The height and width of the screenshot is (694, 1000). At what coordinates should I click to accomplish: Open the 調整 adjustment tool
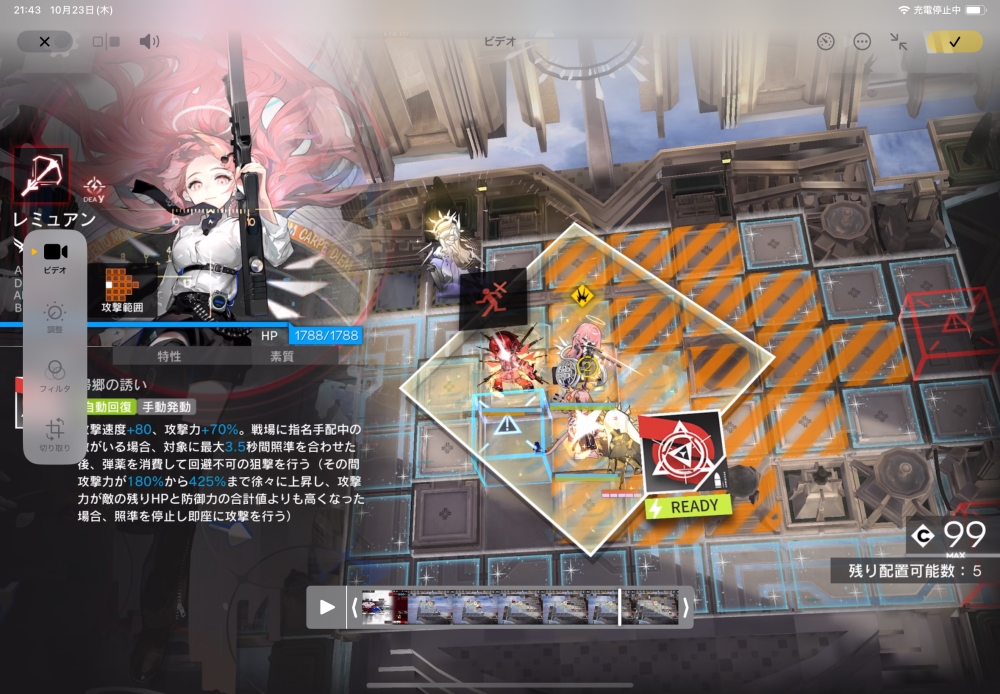tap(56, 317)
